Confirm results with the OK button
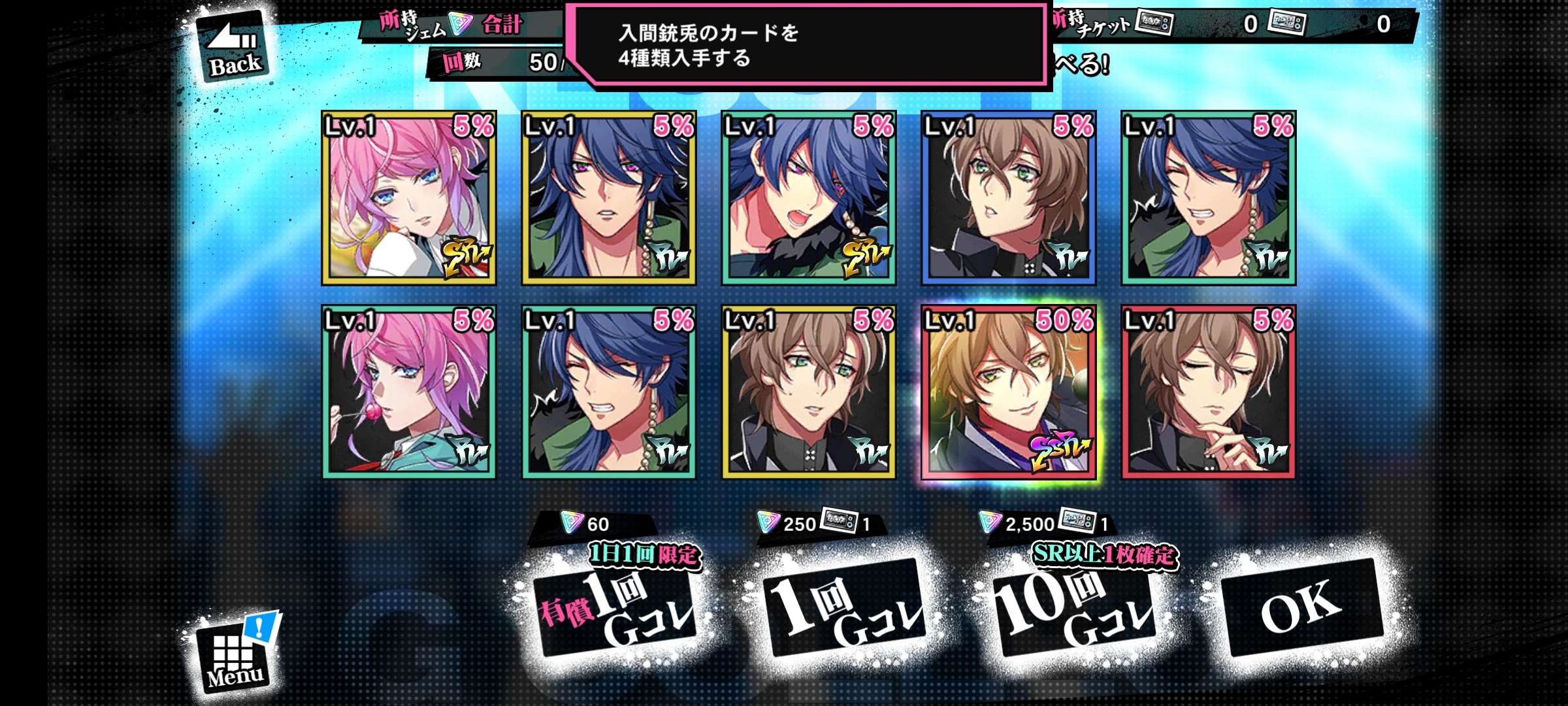The height and width of the screenshot is (706, 1568). [1301, 607]
